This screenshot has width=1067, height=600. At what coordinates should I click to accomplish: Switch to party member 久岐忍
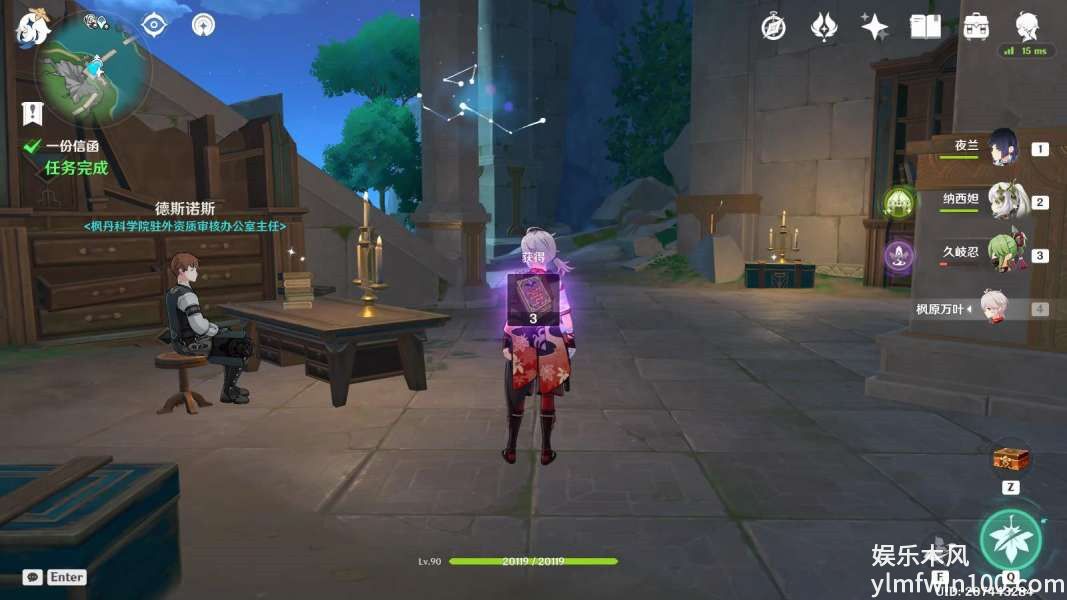pyautogui.click(x=1004, y=254)
